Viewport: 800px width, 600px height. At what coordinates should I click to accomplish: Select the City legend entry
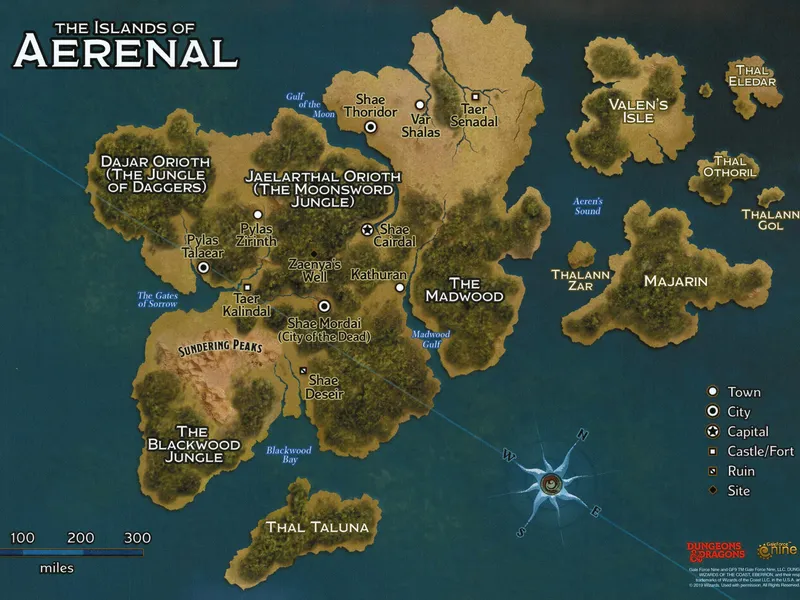pos(713,412)
